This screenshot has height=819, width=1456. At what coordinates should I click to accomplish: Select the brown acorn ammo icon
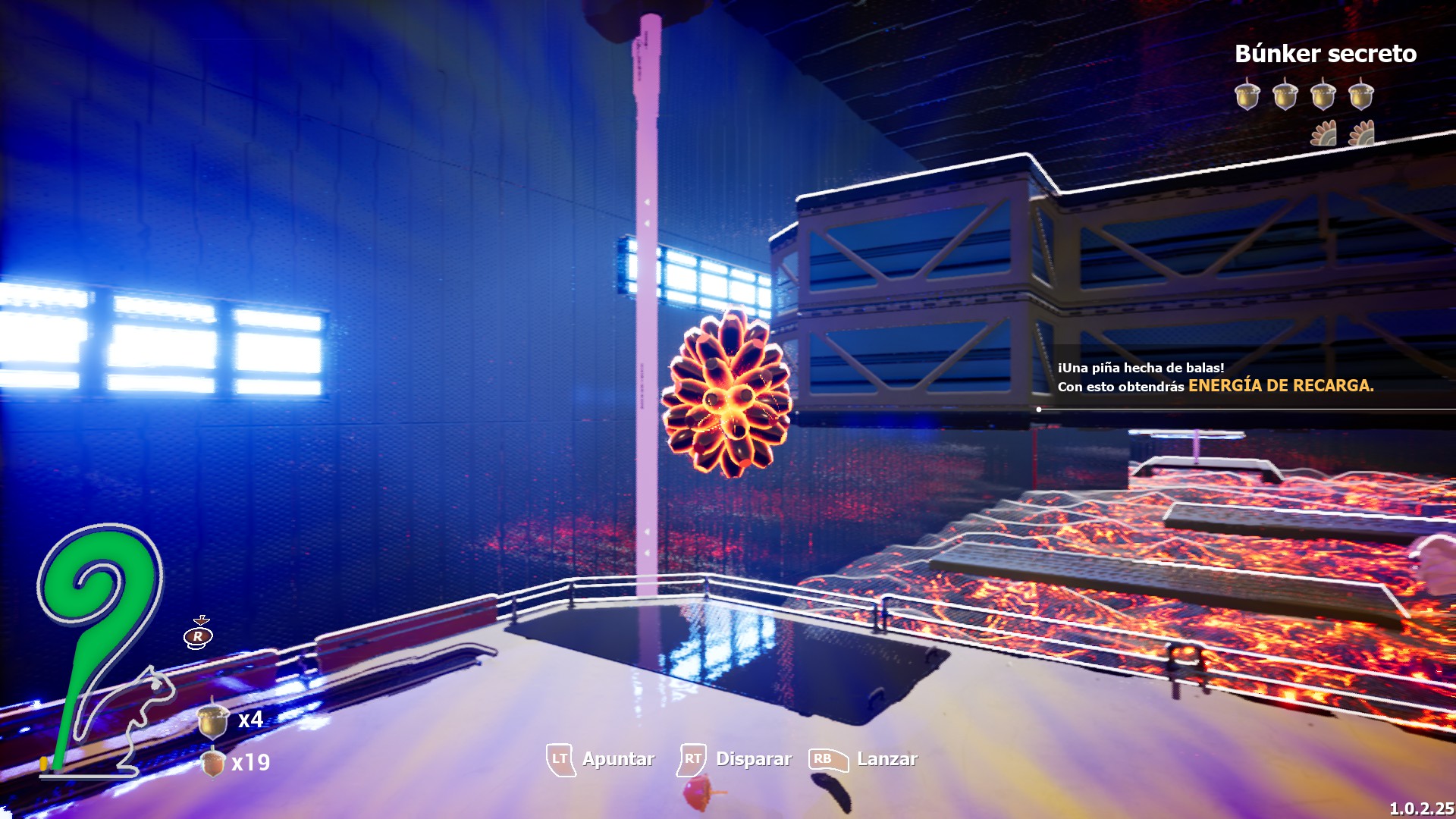(x=212, y=762)
